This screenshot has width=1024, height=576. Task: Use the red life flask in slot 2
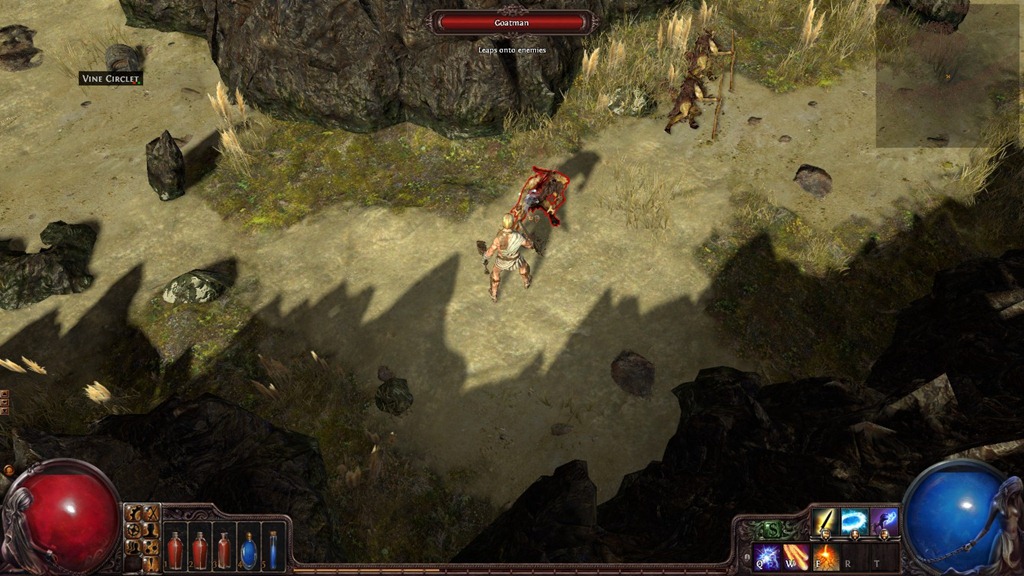[199, 549]
